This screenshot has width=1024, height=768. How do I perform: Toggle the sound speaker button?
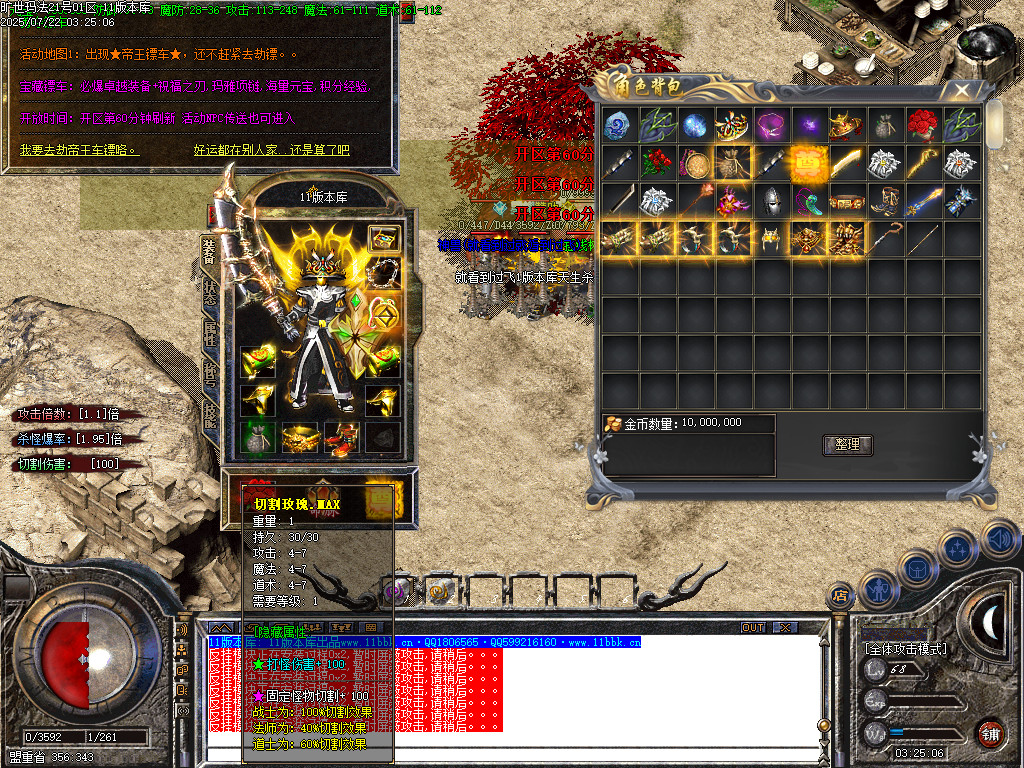tap(998, 540)
